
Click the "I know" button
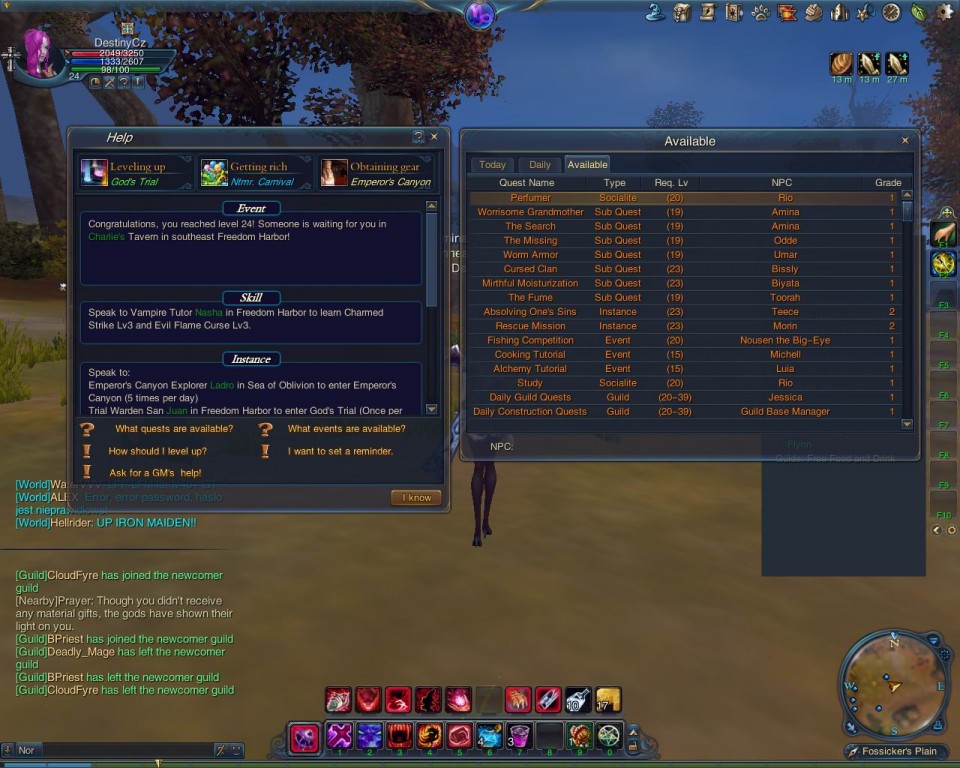415,498
